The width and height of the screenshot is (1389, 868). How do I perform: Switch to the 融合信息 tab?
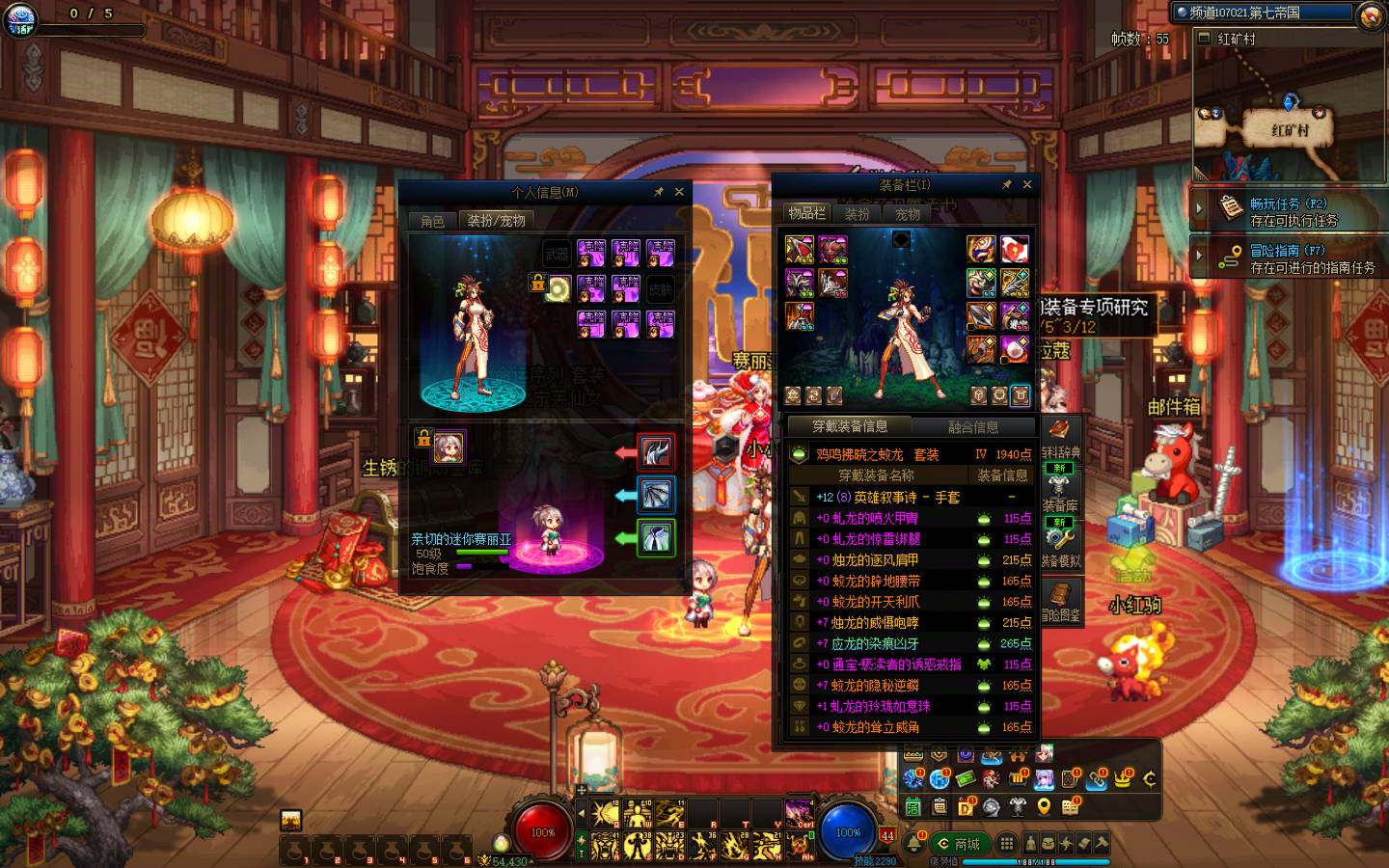click(x=972, y=426)
